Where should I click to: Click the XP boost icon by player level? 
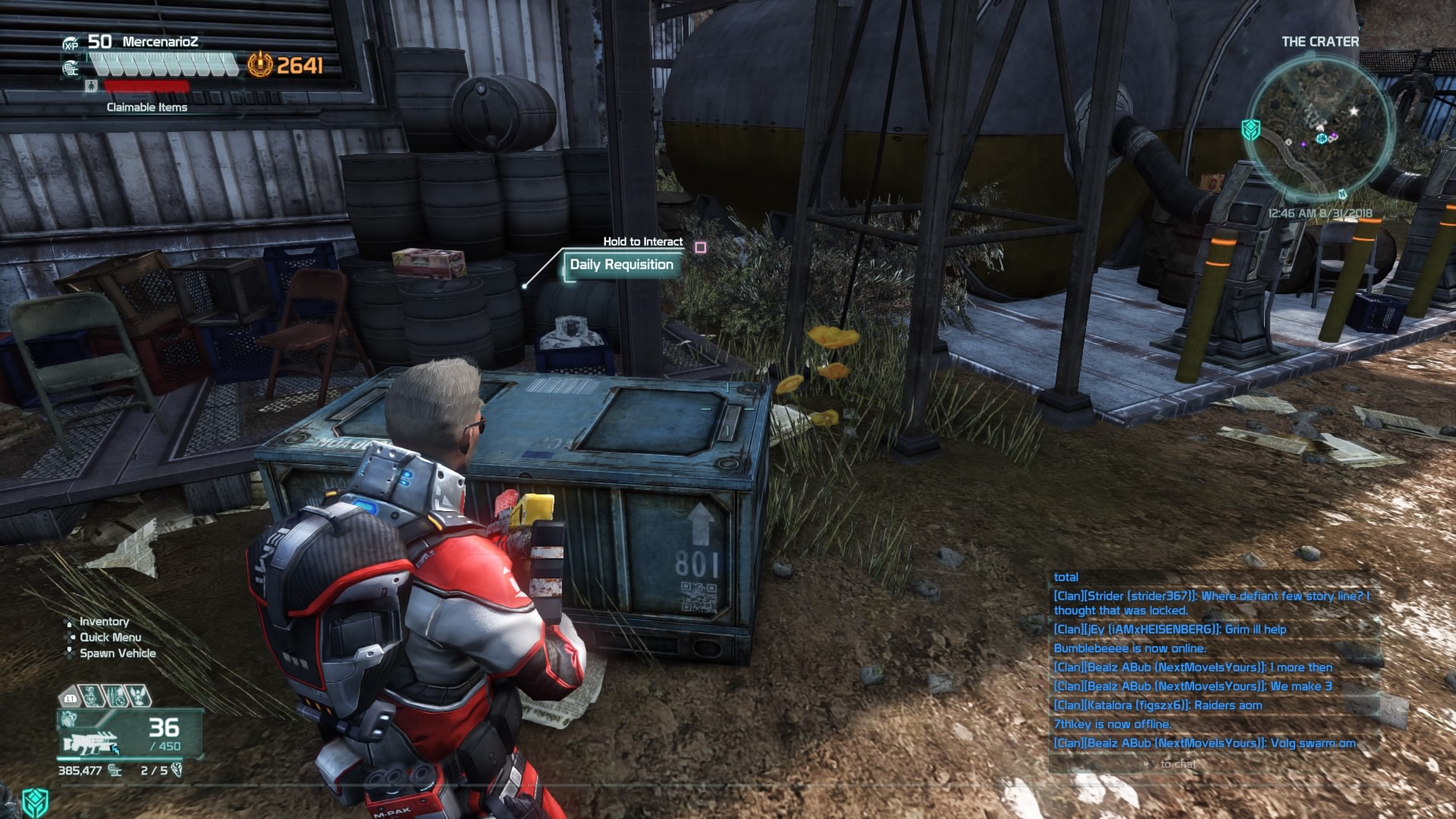(x=71, y=45)
